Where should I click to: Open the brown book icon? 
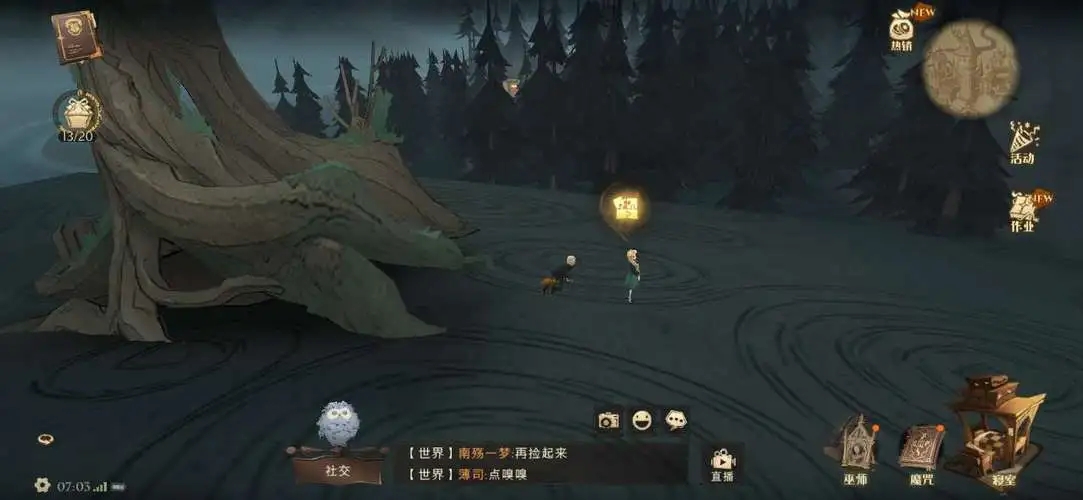(x=76, y=36)
